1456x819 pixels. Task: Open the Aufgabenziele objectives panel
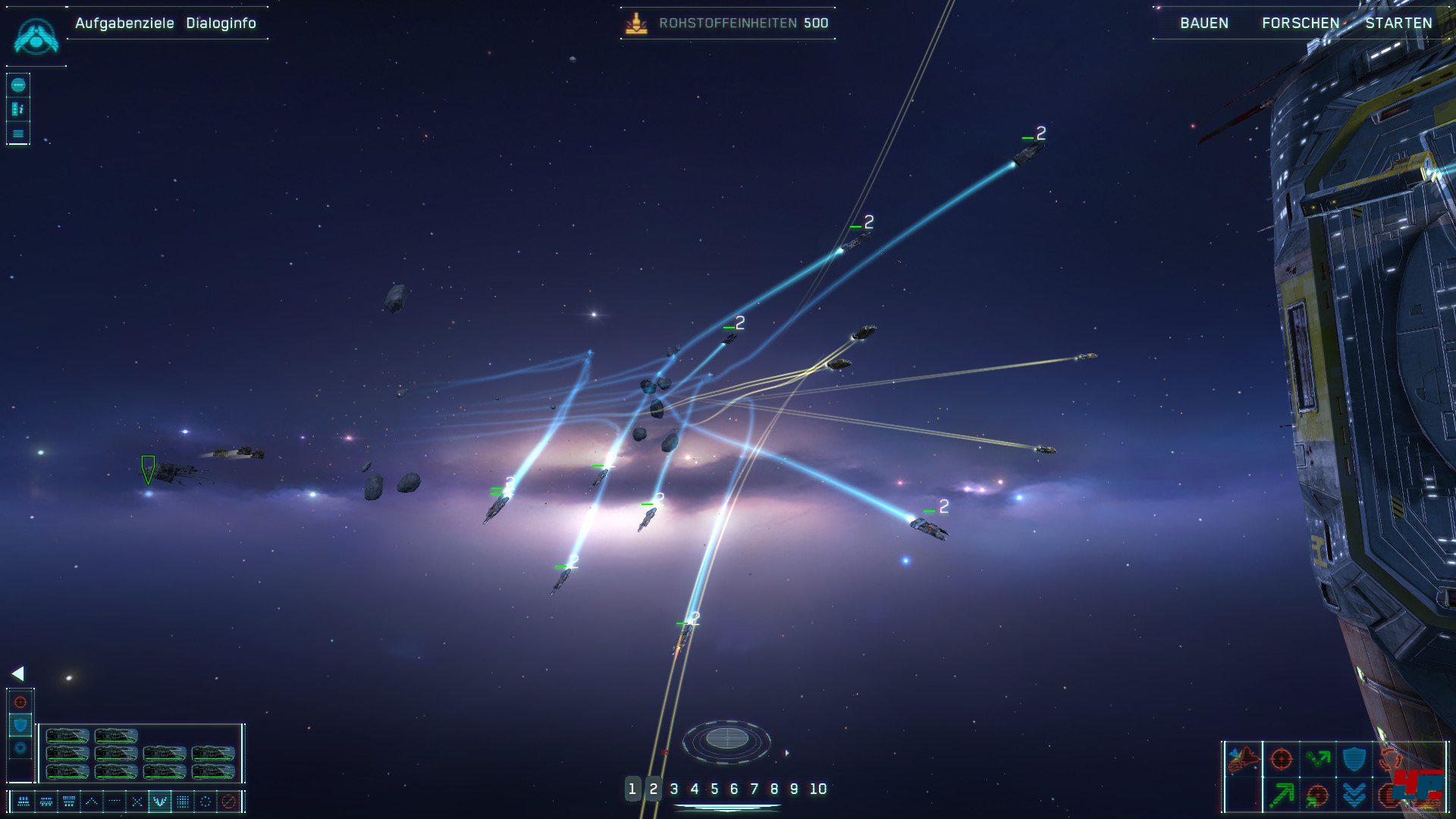[124, 23]
